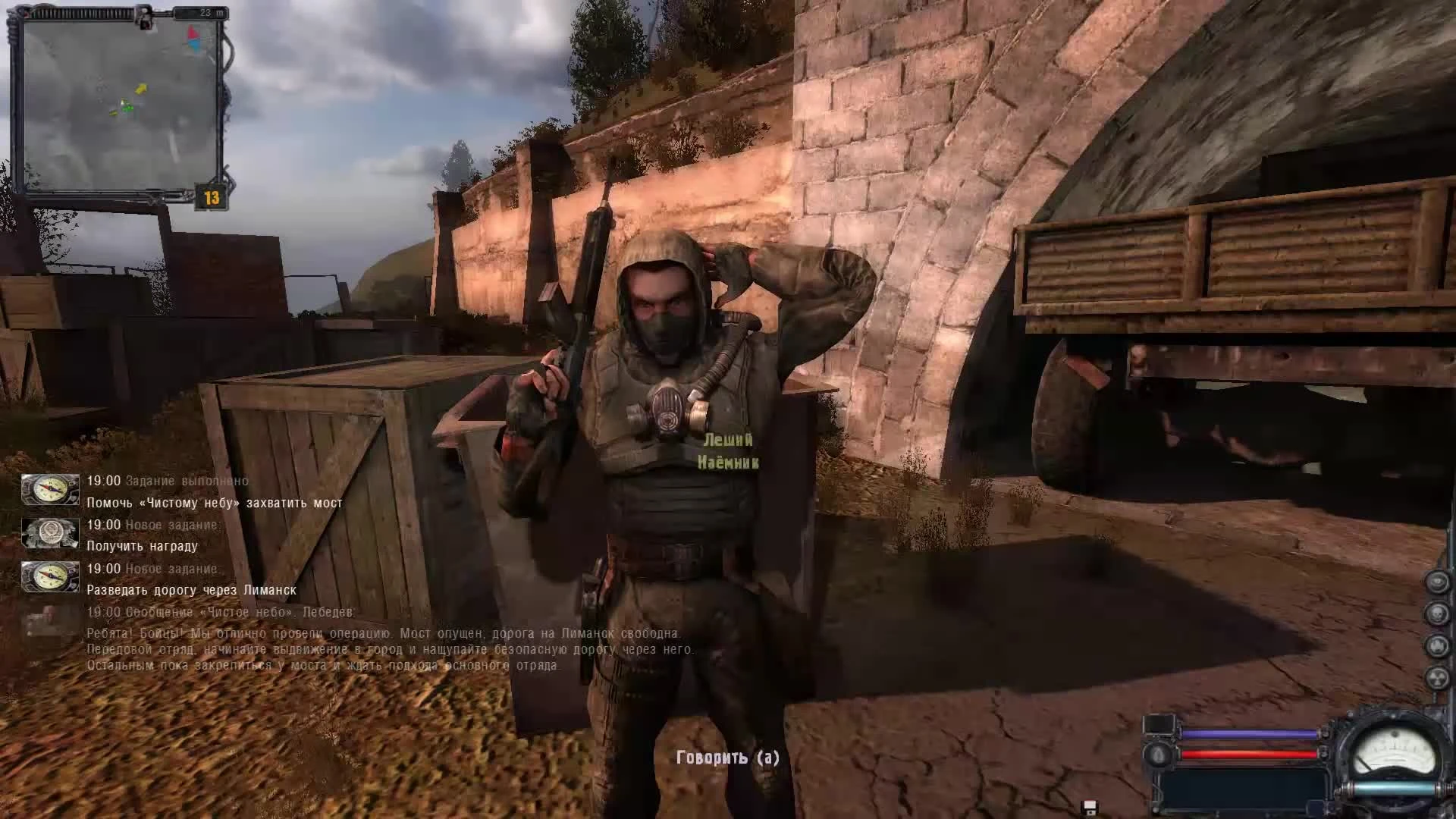Click the round dial on the HUD device
The height and width of the screenshot is (819, 1456).
click(x=1160, y=755)
